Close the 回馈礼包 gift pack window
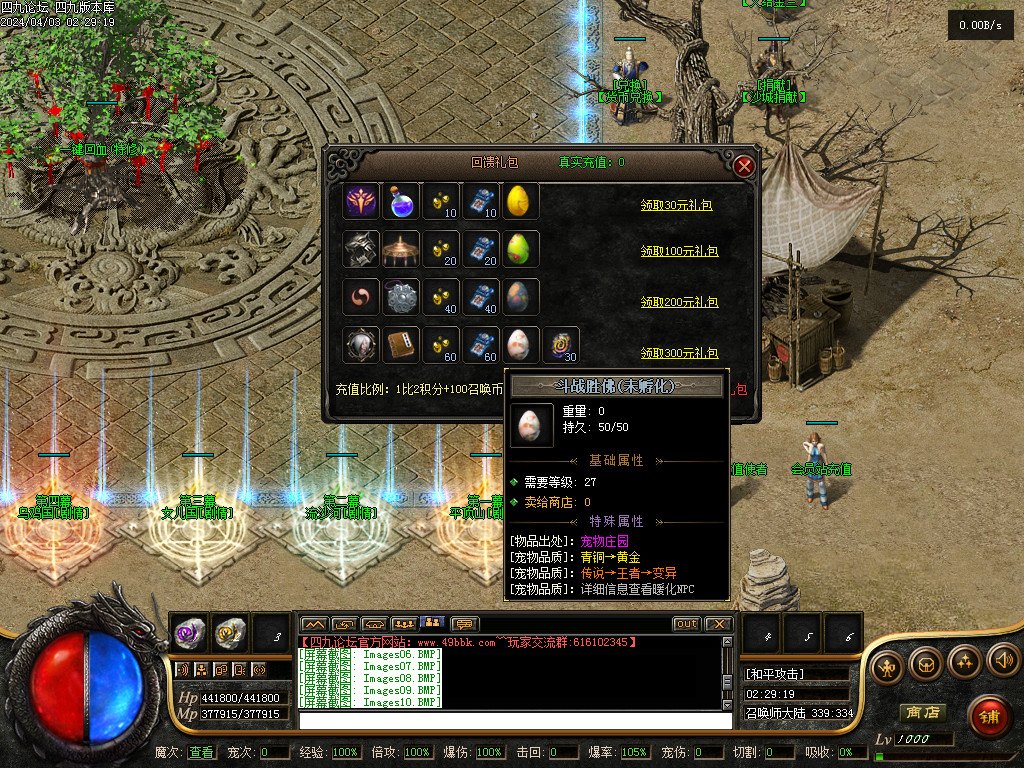This screenshot has height=768, width=1024. 744,167
